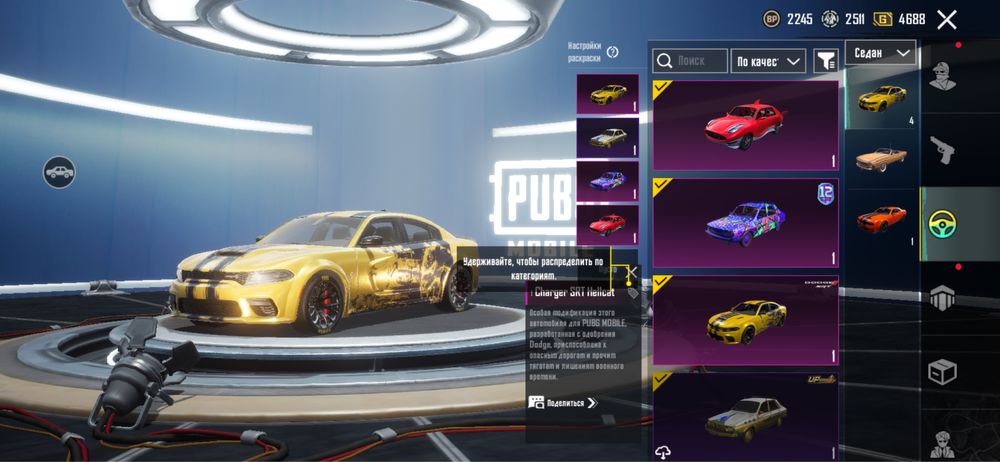Open the paint settings help question mark

pos(612,52)
